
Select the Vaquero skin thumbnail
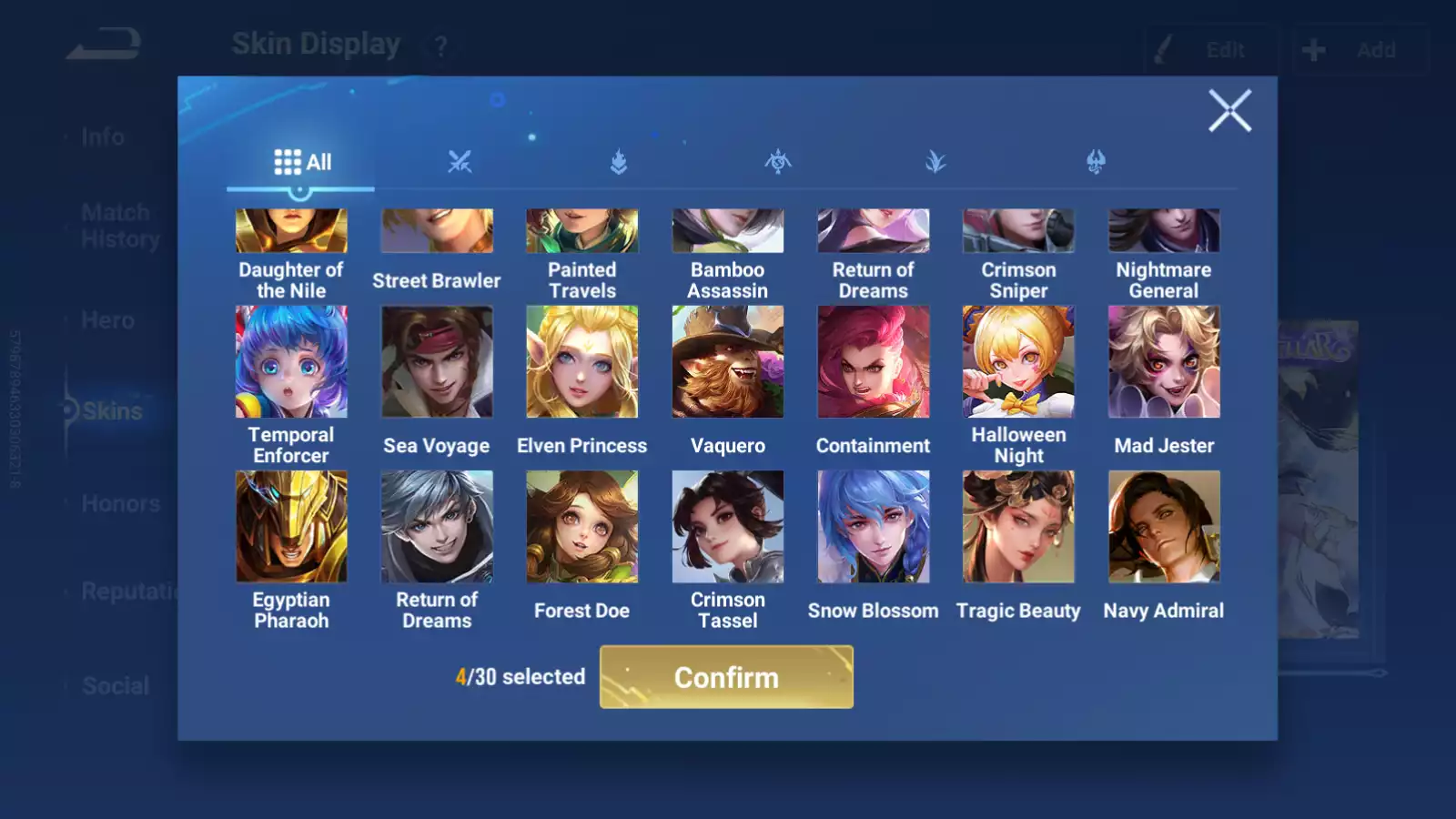728,362
